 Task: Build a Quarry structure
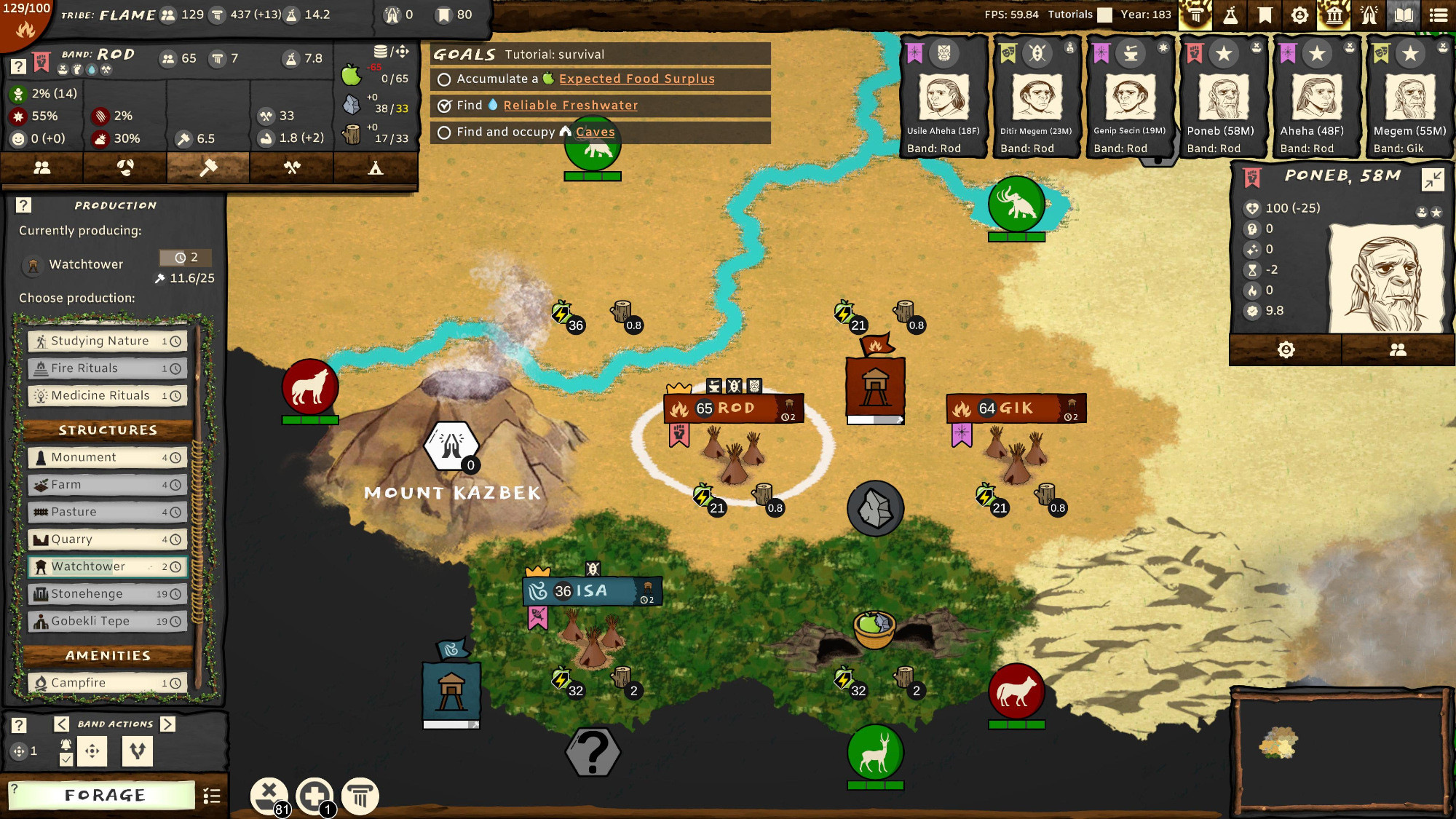108,539
